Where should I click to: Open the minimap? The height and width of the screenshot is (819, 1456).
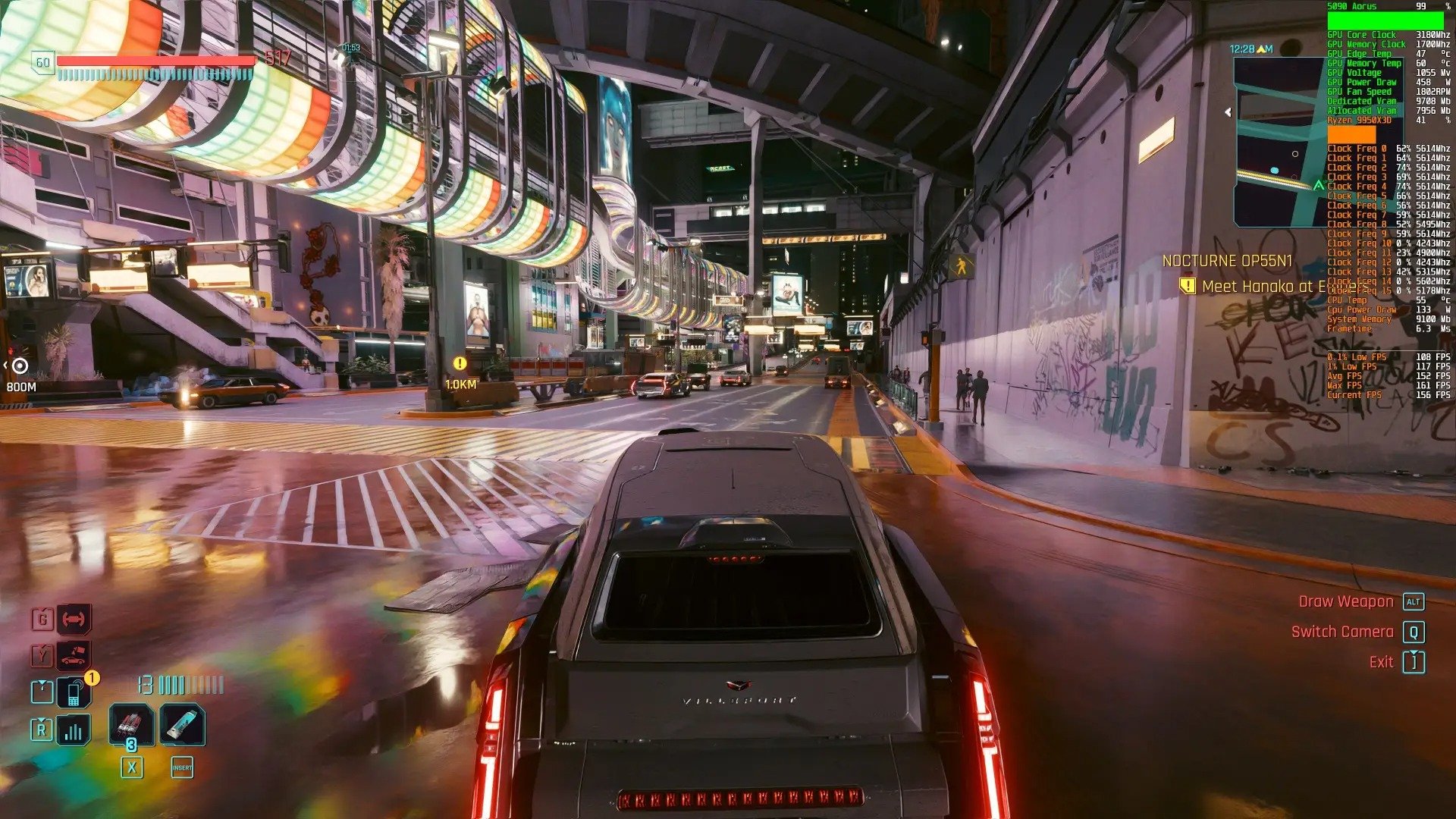click(1280, 141)
